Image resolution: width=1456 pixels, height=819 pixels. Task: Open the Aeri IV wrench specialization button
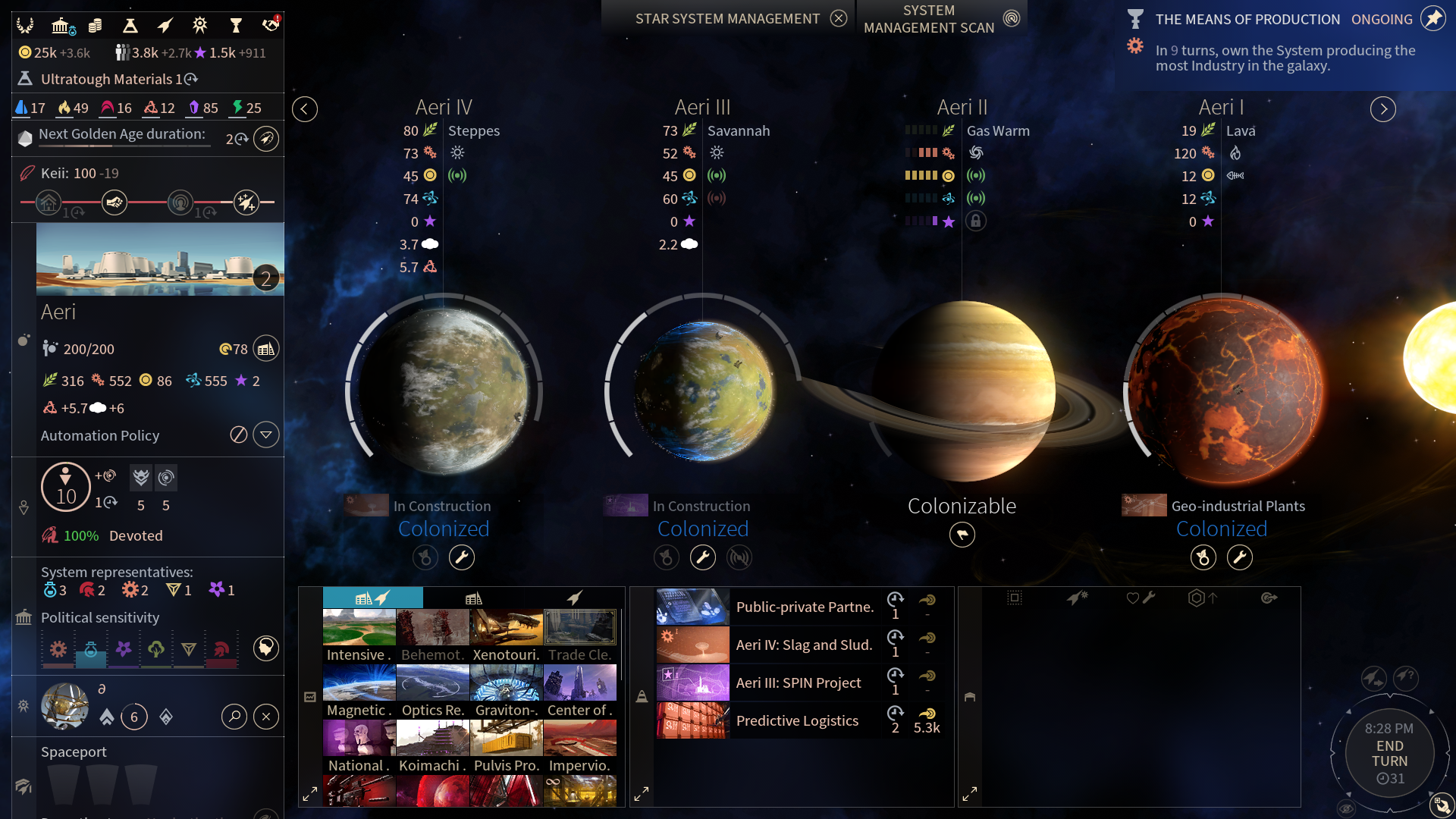(x=462, y=558)
